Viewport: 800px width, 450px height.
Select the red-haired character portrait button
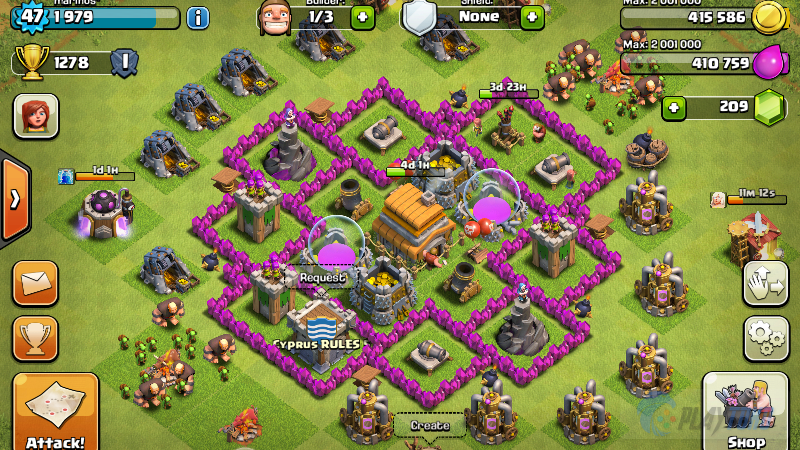pyautogui.click(x=35, y=116)
